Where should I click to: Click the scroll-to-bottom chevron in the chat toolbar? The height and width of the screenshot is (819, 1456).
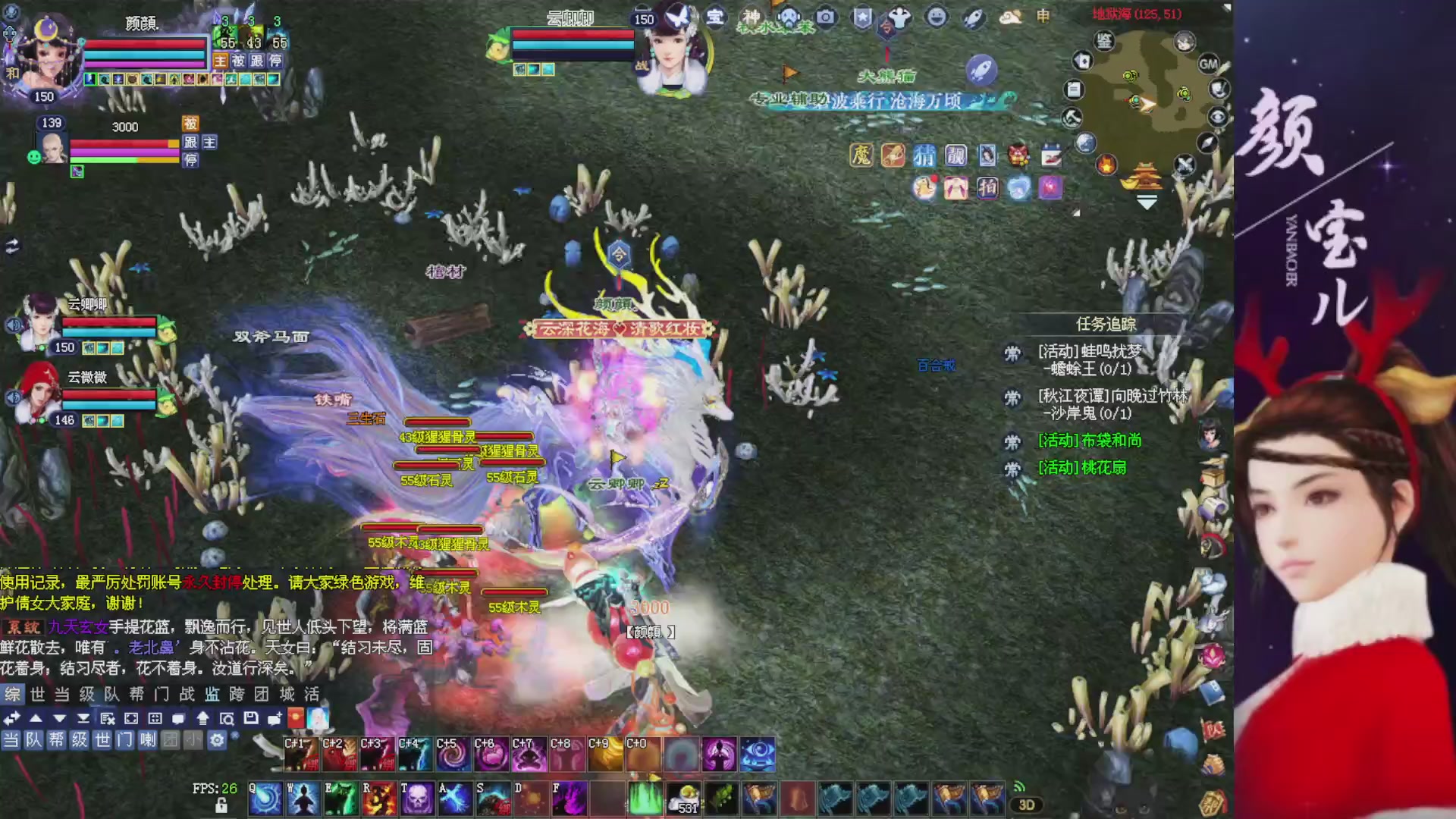coord(83,719)
